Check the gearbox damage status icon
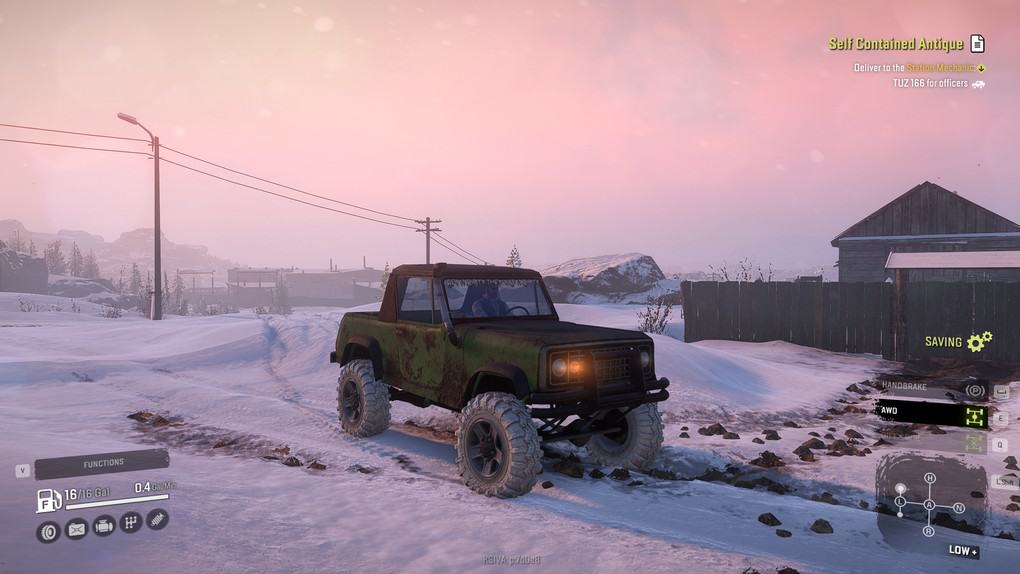 pyautogui.click(x=130, y=522)
